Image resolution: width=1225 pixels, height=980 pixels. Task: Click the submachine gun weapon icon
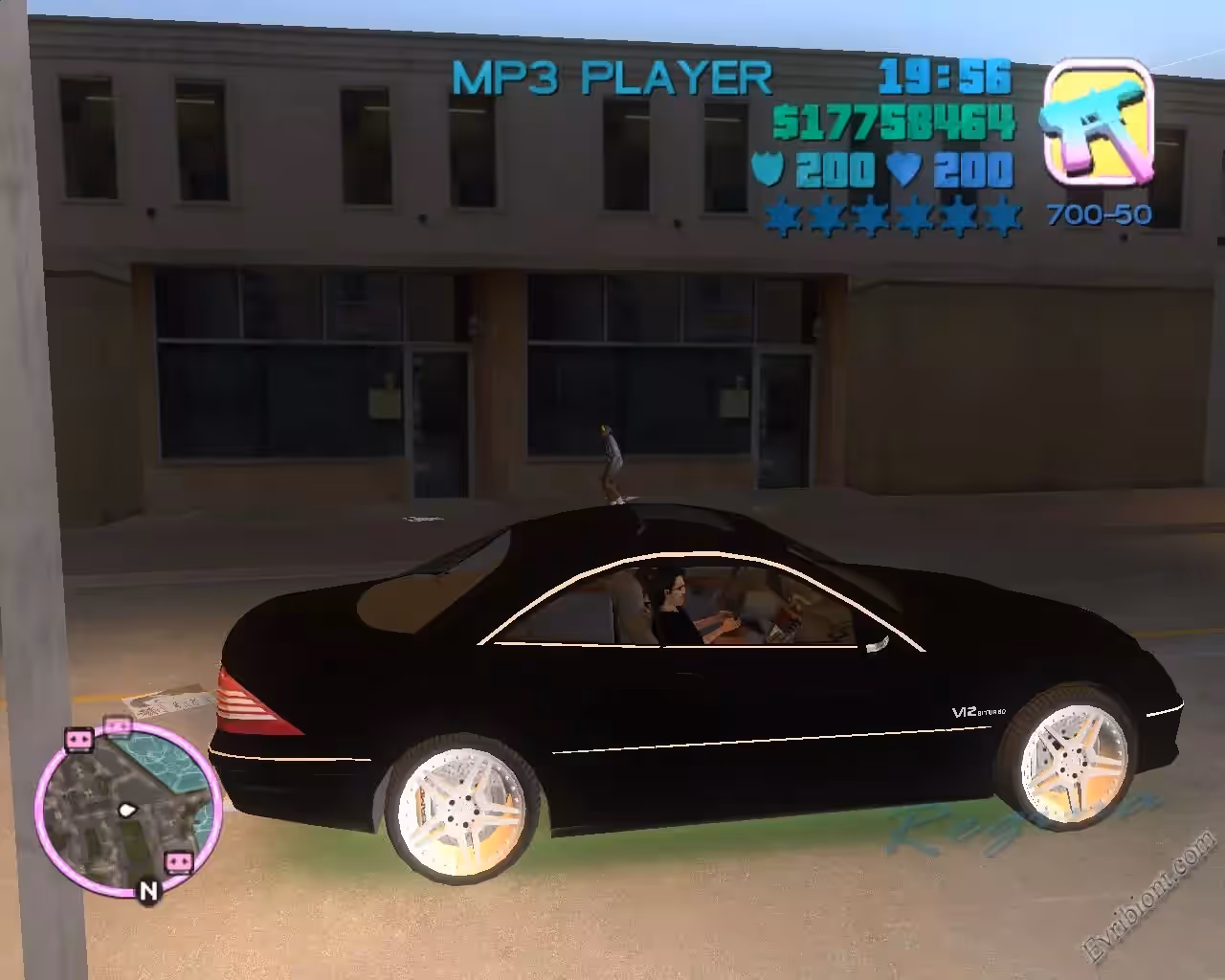click(x=1098, y=122)
